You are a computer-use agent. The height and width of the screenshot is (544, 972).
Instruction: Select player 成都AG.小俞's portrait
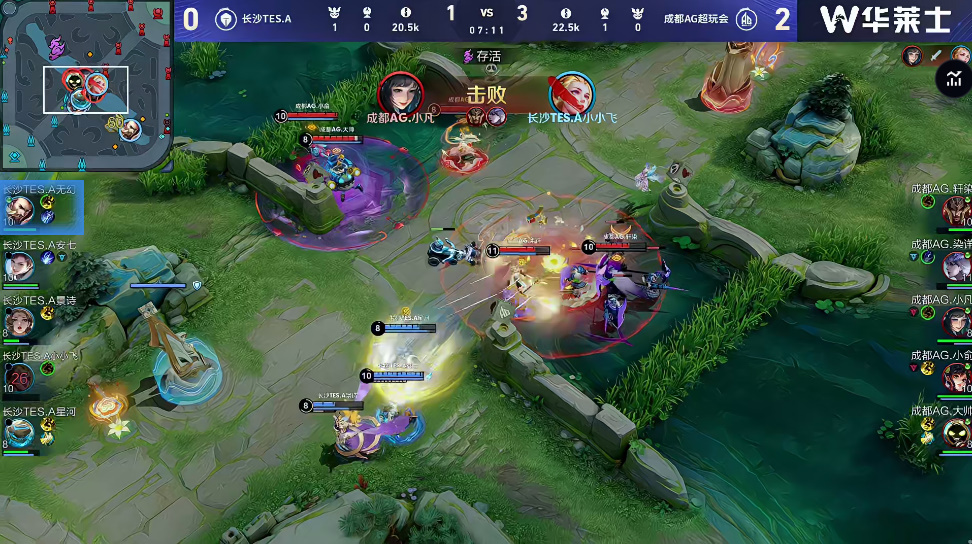click(956, 377)
